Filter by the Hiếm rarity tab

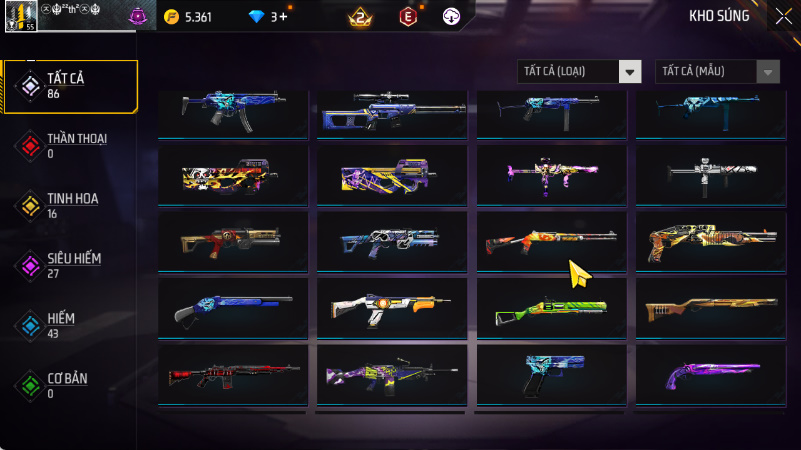click(70, 325)
